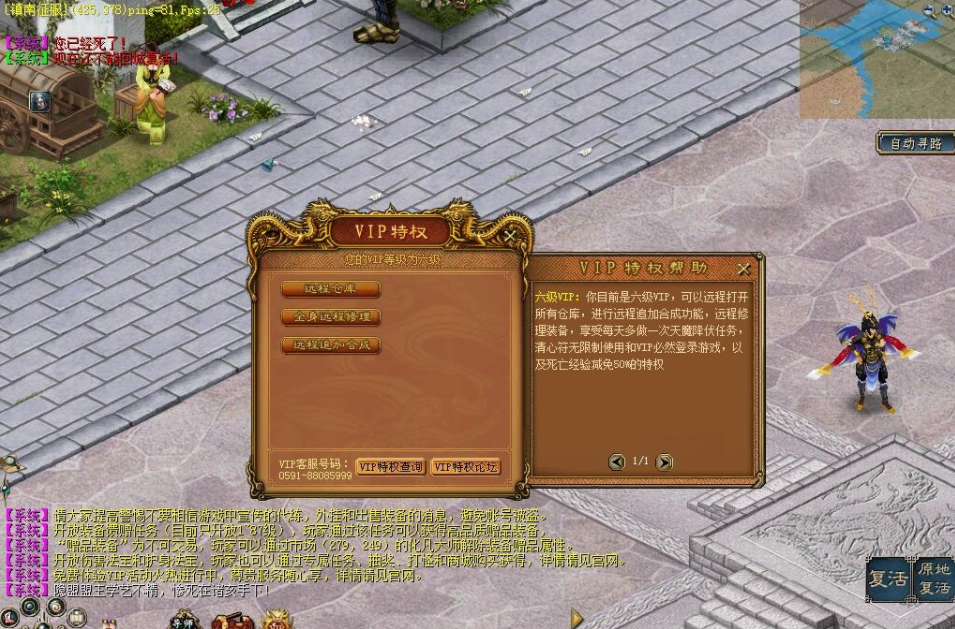Zoom out the minimap with the minus magnifier
This screenshot has height=629, width=955.
[x=930, y=10]
